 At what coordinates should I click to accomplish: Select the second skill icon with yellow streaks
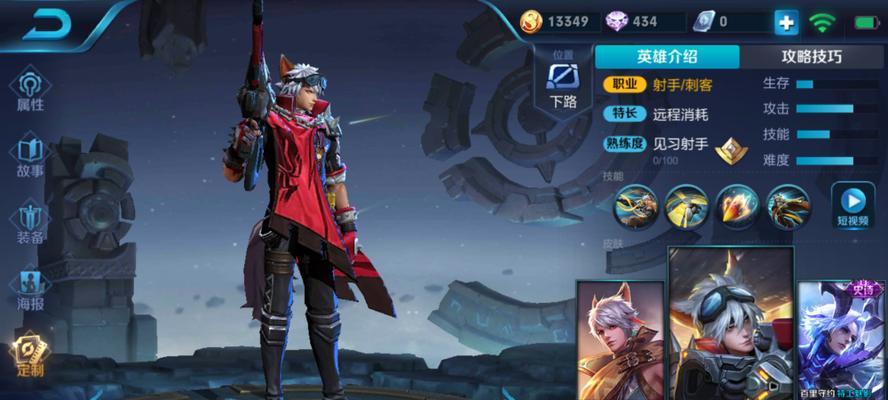(686, 206)
